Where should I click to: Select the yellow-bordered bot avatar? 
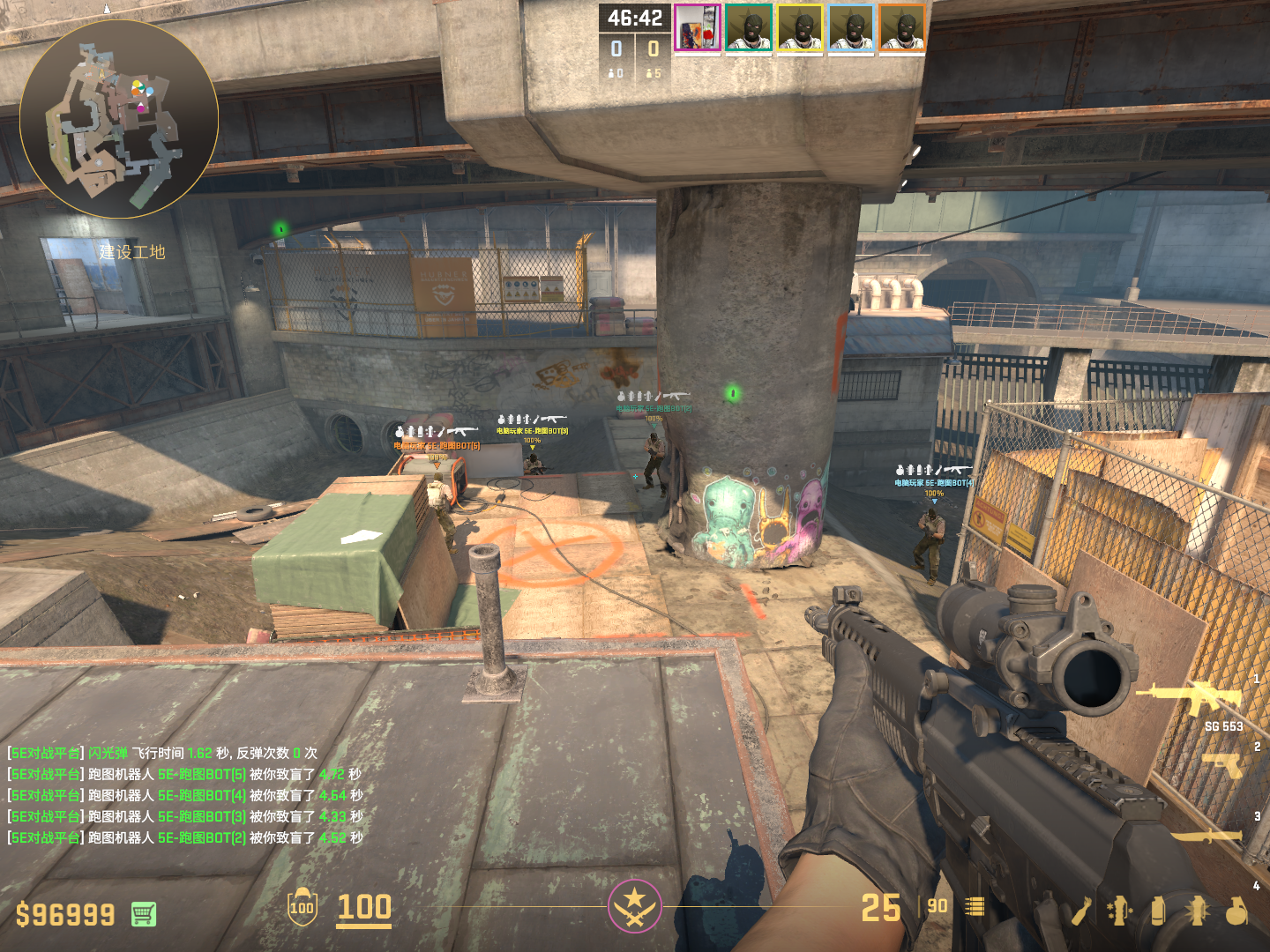tap(800, 28)
